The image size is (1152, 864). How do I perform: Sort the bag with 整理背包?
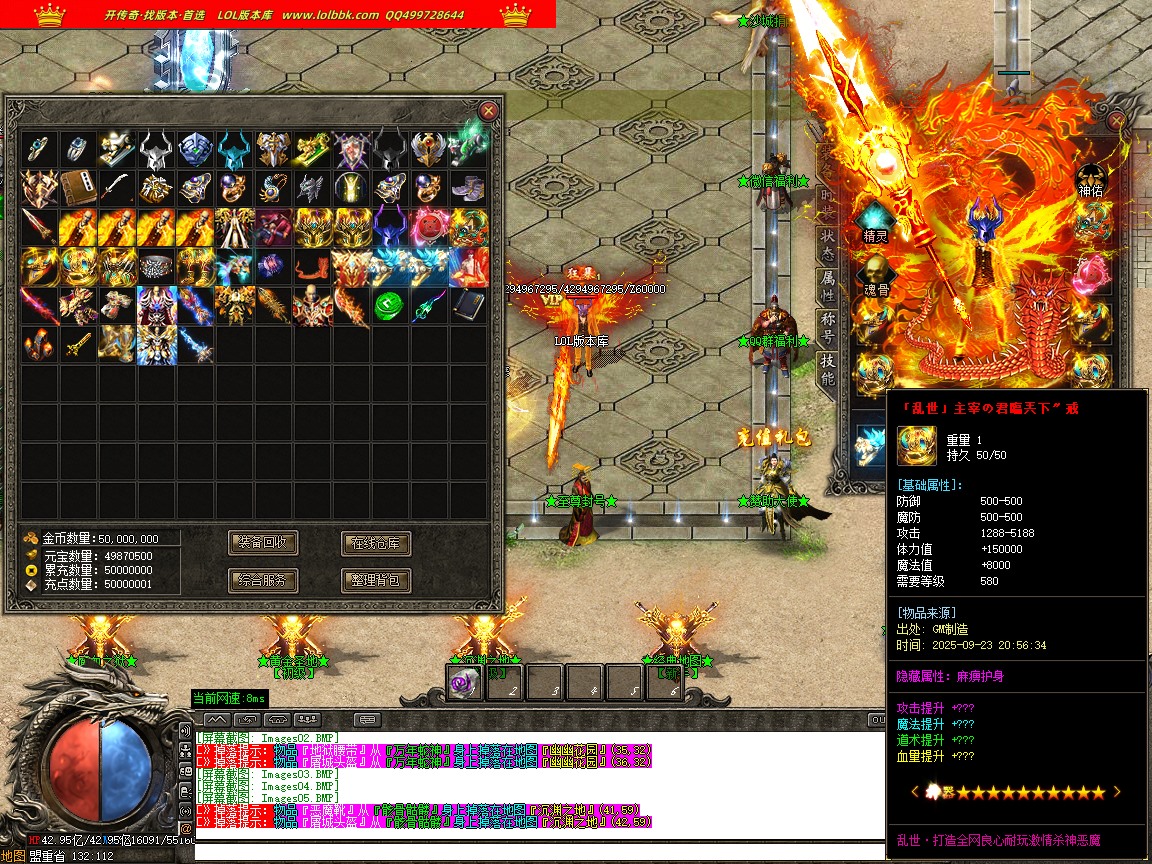point(376,580)
